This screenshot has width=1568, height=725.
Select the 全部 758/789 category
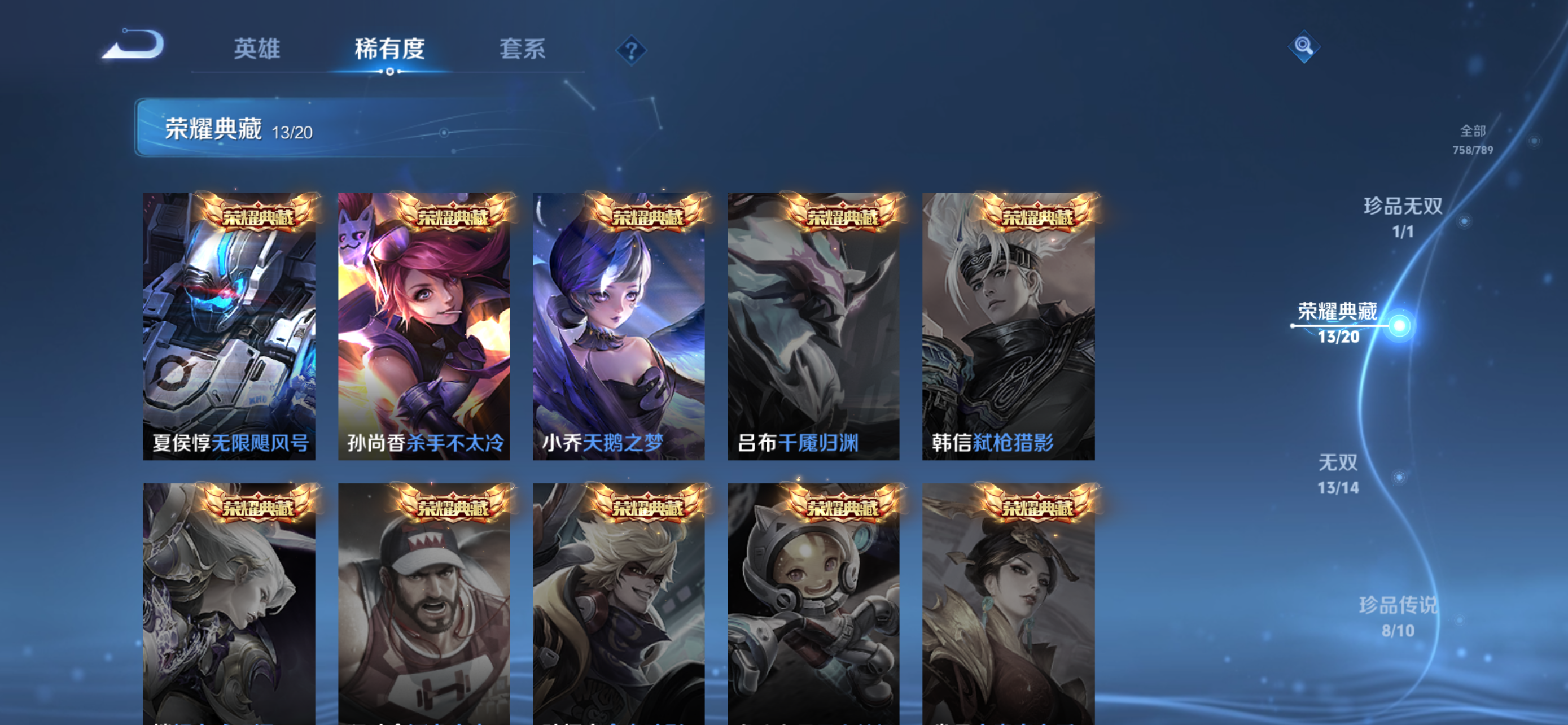[x=1473, y=139]
